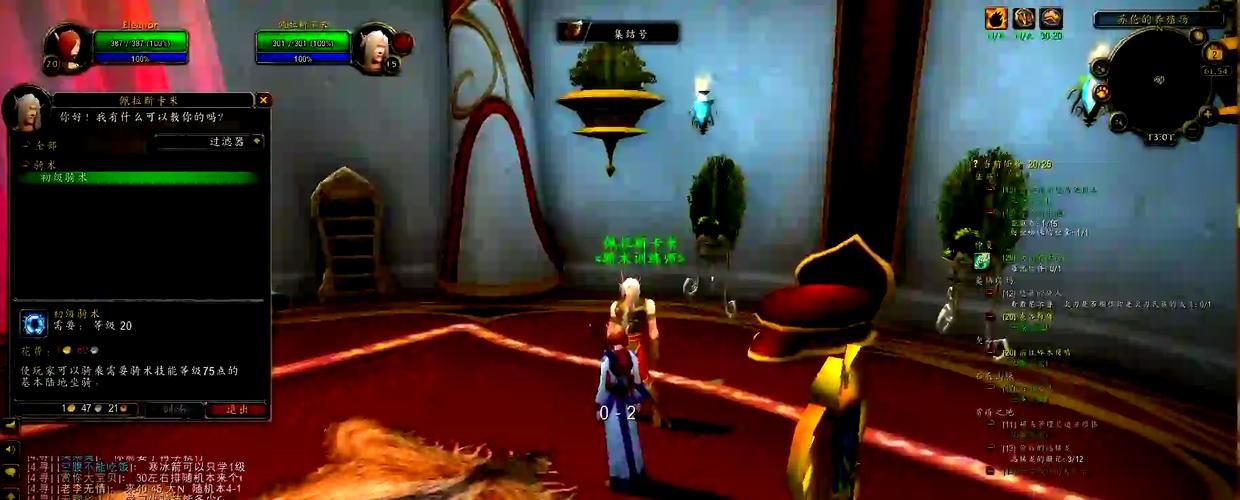
Task: Open the calendar button showing 2
Action: [1215, 54]
